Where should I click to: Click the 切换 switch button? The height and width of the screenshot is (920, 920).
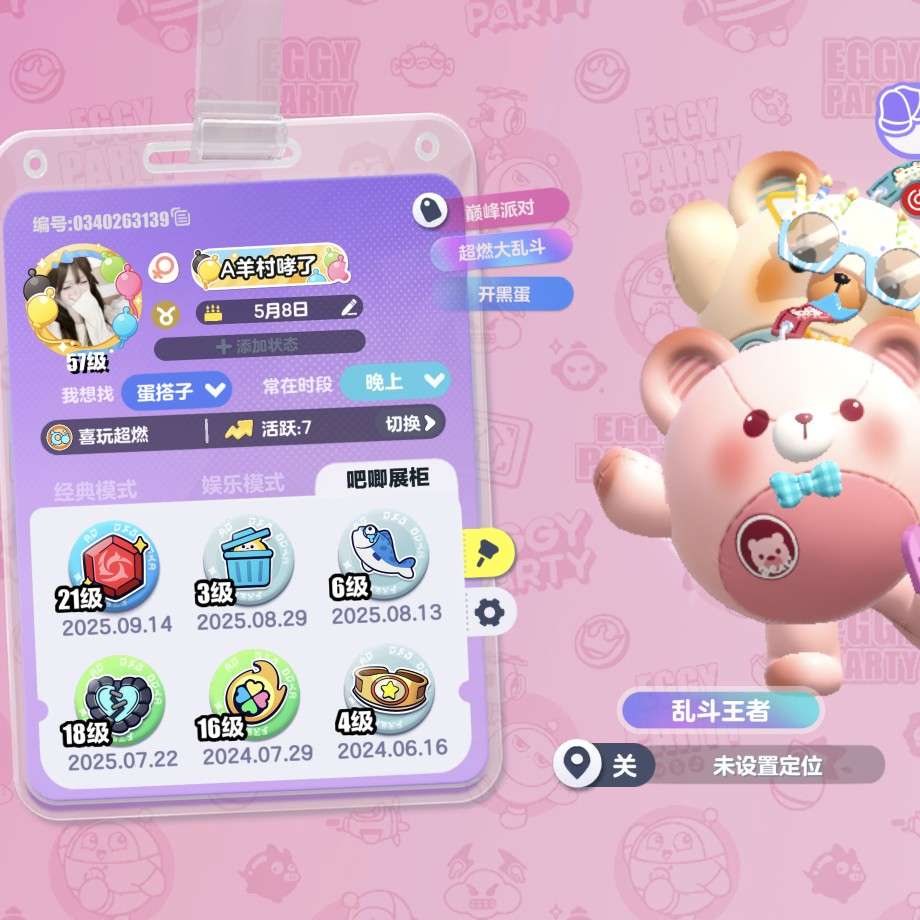pyautogui.click(x=410, y=424)
